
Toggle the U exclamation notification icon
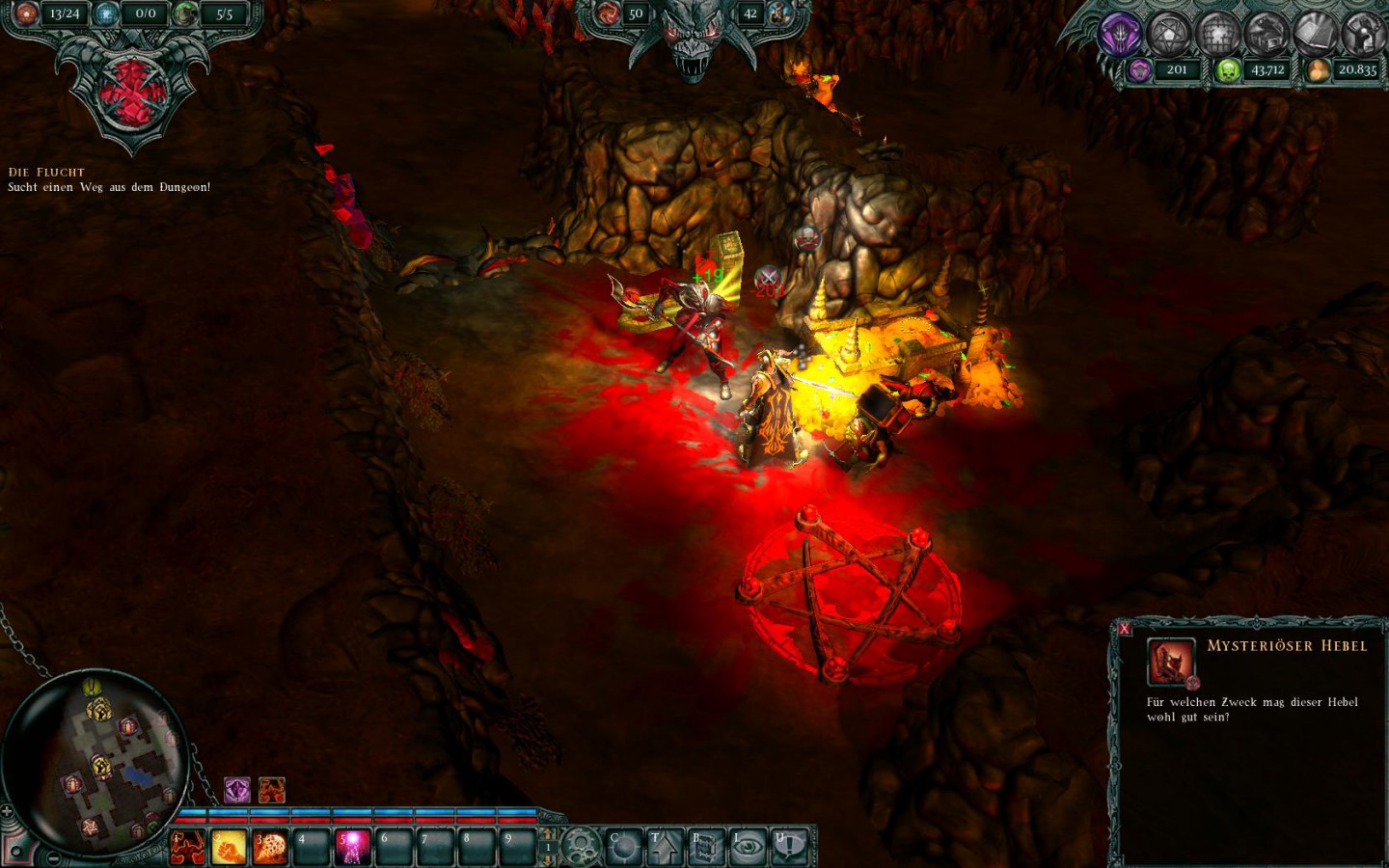coord(789,844)
